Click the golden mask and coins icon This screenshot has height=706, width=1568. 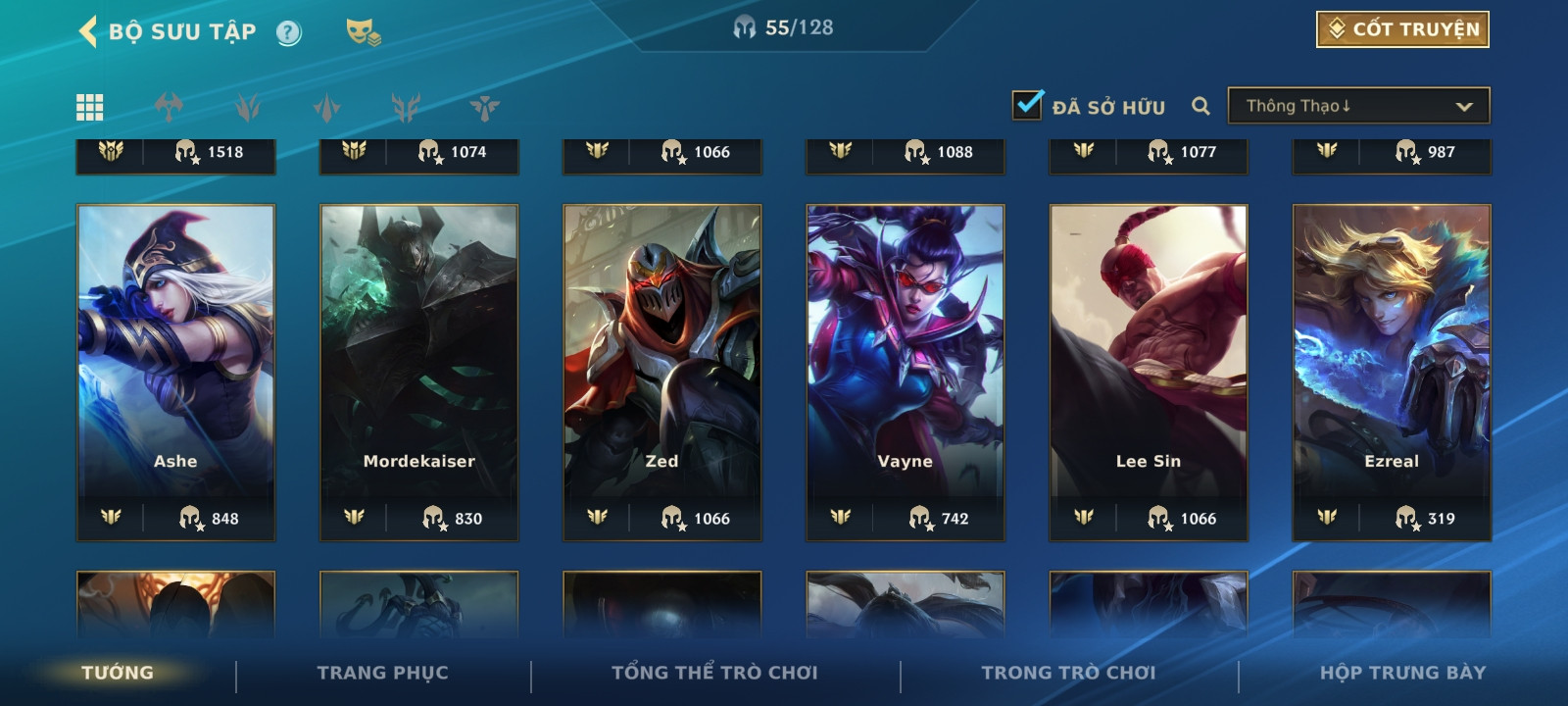pyautogui.click(x=363, y=32)
